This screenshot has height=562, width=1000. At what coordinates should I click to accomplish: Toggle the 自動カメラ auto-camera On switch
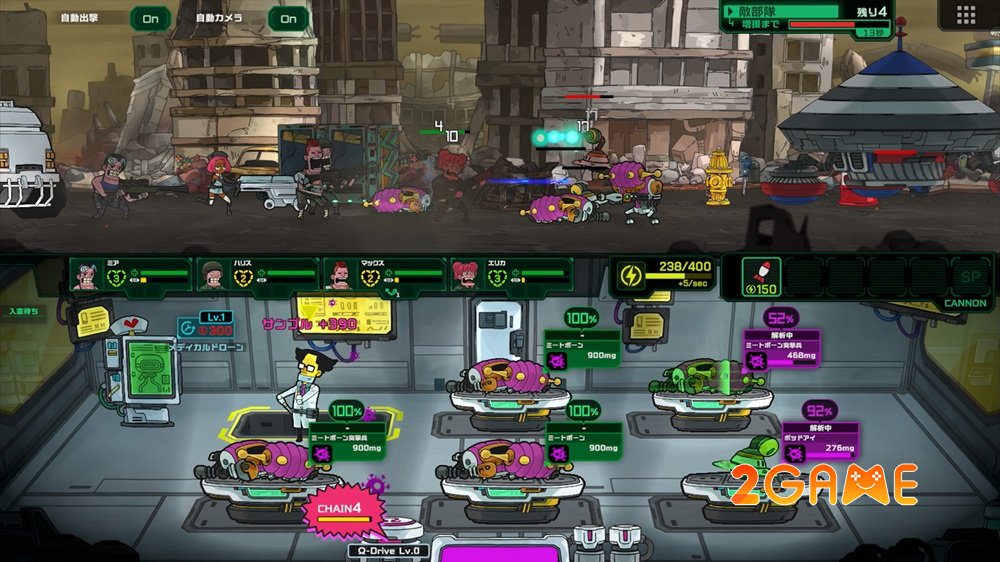tap(288, 18)
